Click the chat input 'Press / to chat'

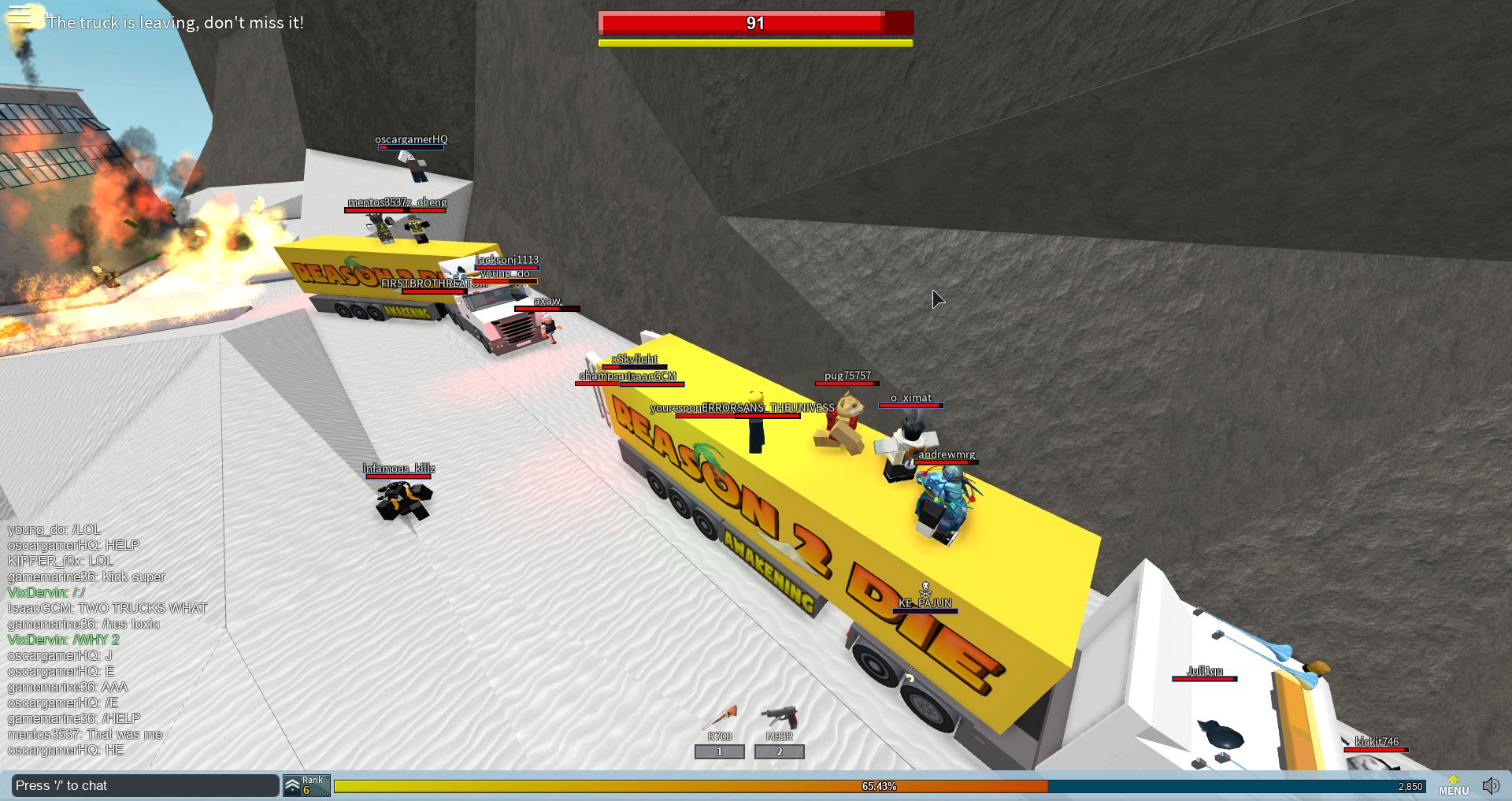142,785
